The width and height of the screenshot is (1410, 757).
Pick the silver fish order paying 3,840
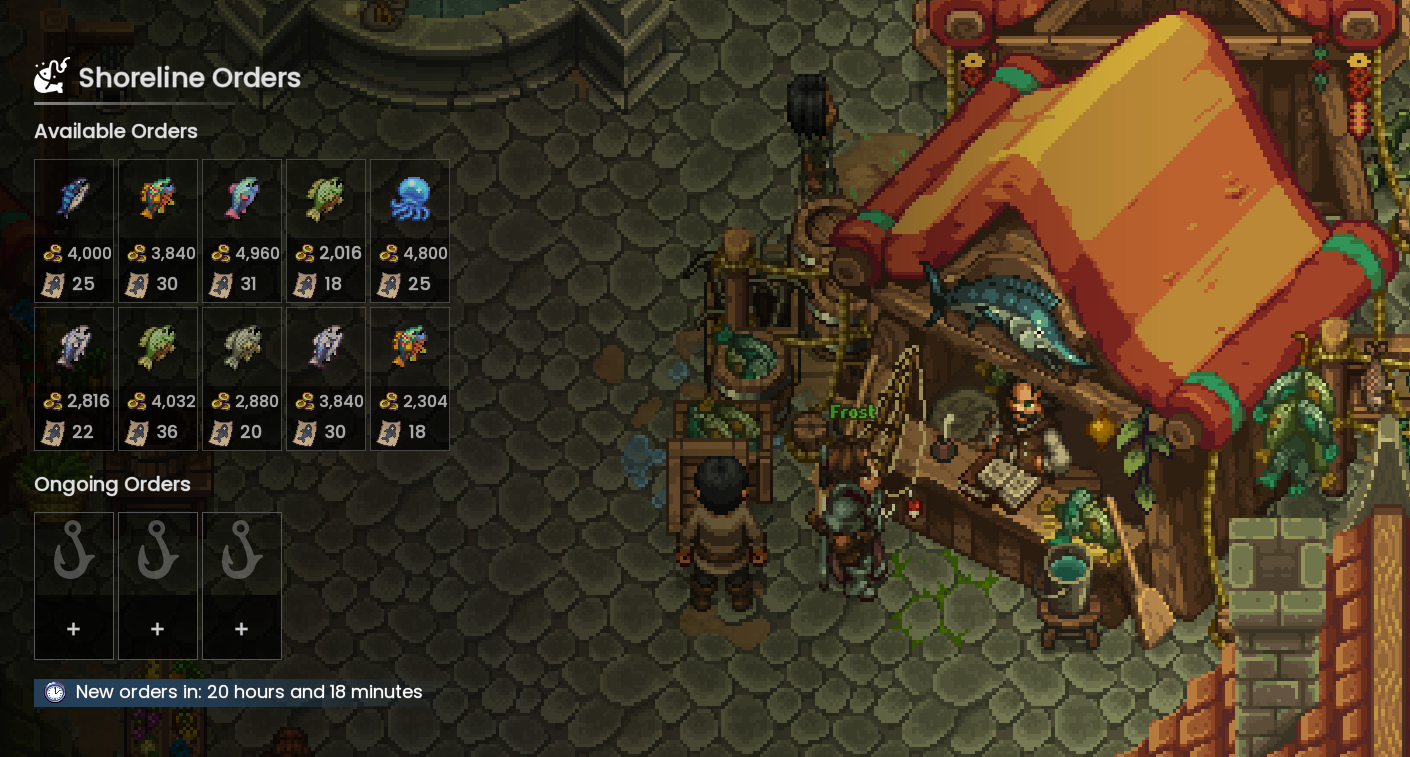click(326, 379)
